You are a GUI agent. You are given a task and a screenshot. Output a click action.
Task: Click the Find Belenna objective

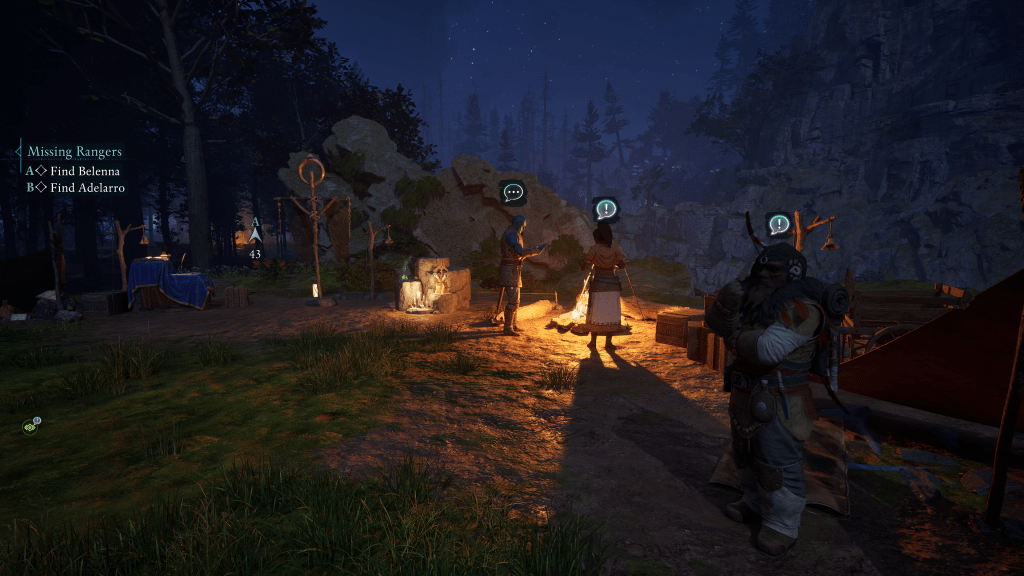point(84,171)
